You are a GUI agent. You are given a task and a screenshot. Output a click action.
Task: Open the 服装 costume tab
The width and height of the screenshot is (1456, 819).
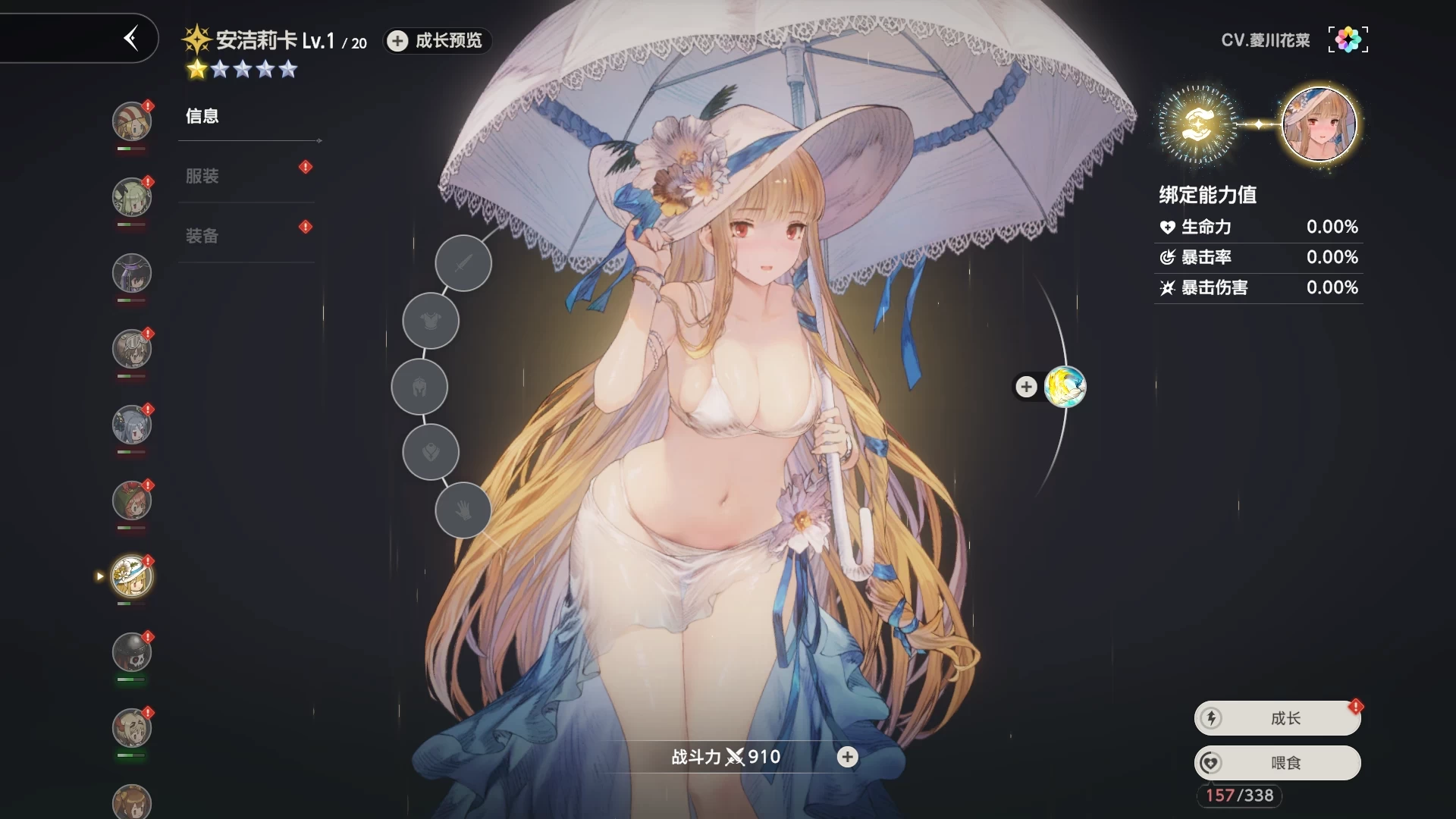tap(202, 176)
